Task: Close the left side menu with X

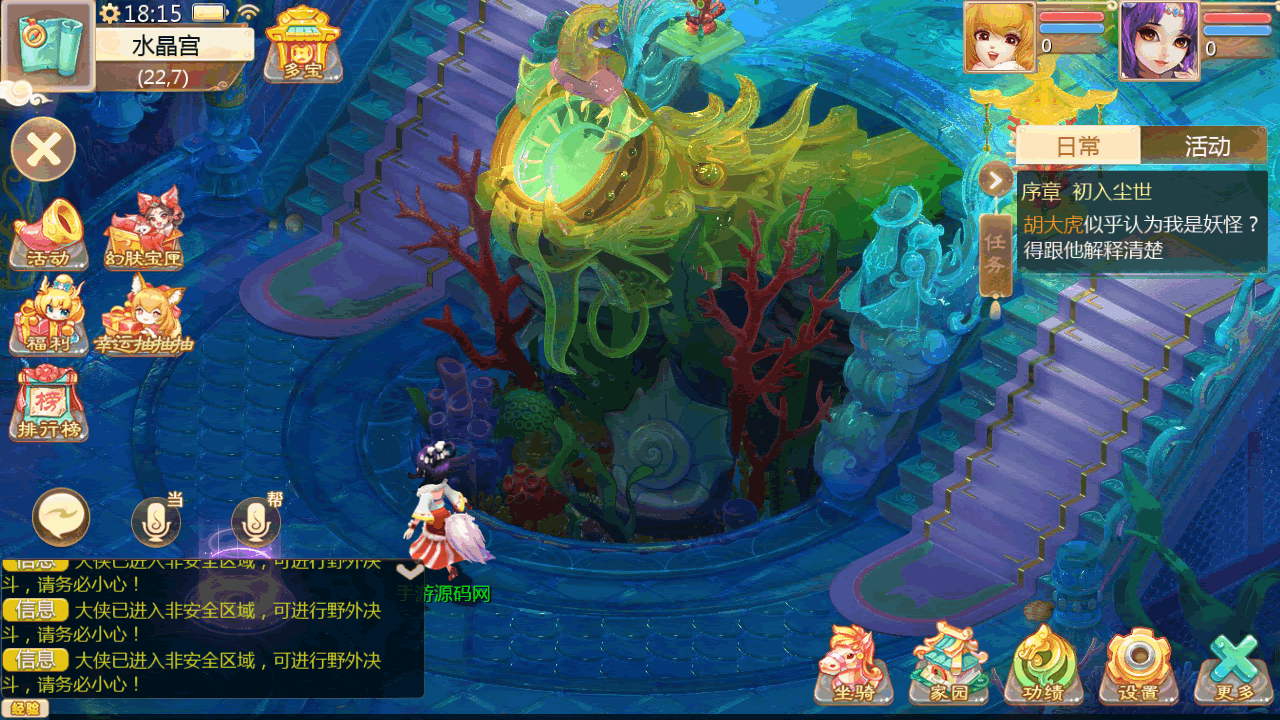Action: click(44, 150)
